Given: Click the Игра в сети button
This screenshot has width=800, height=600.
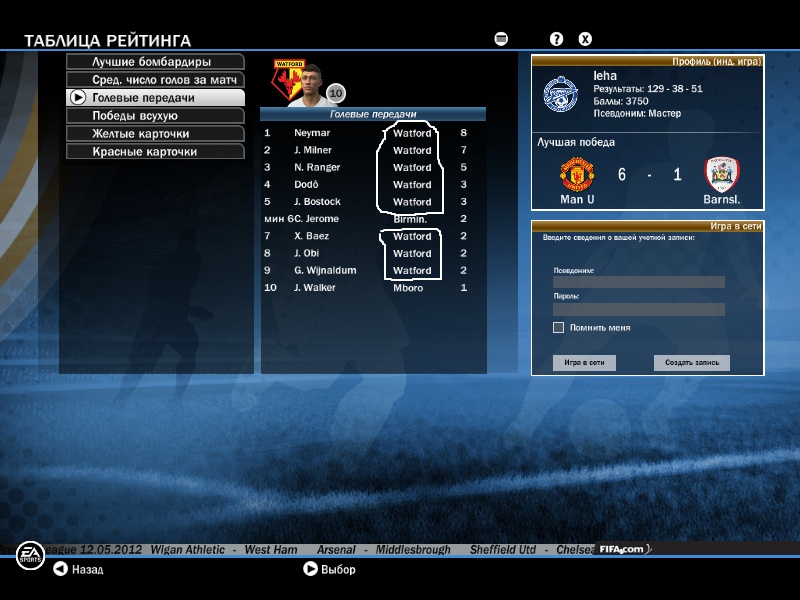Looking at the screenshot, I should 584,363.
